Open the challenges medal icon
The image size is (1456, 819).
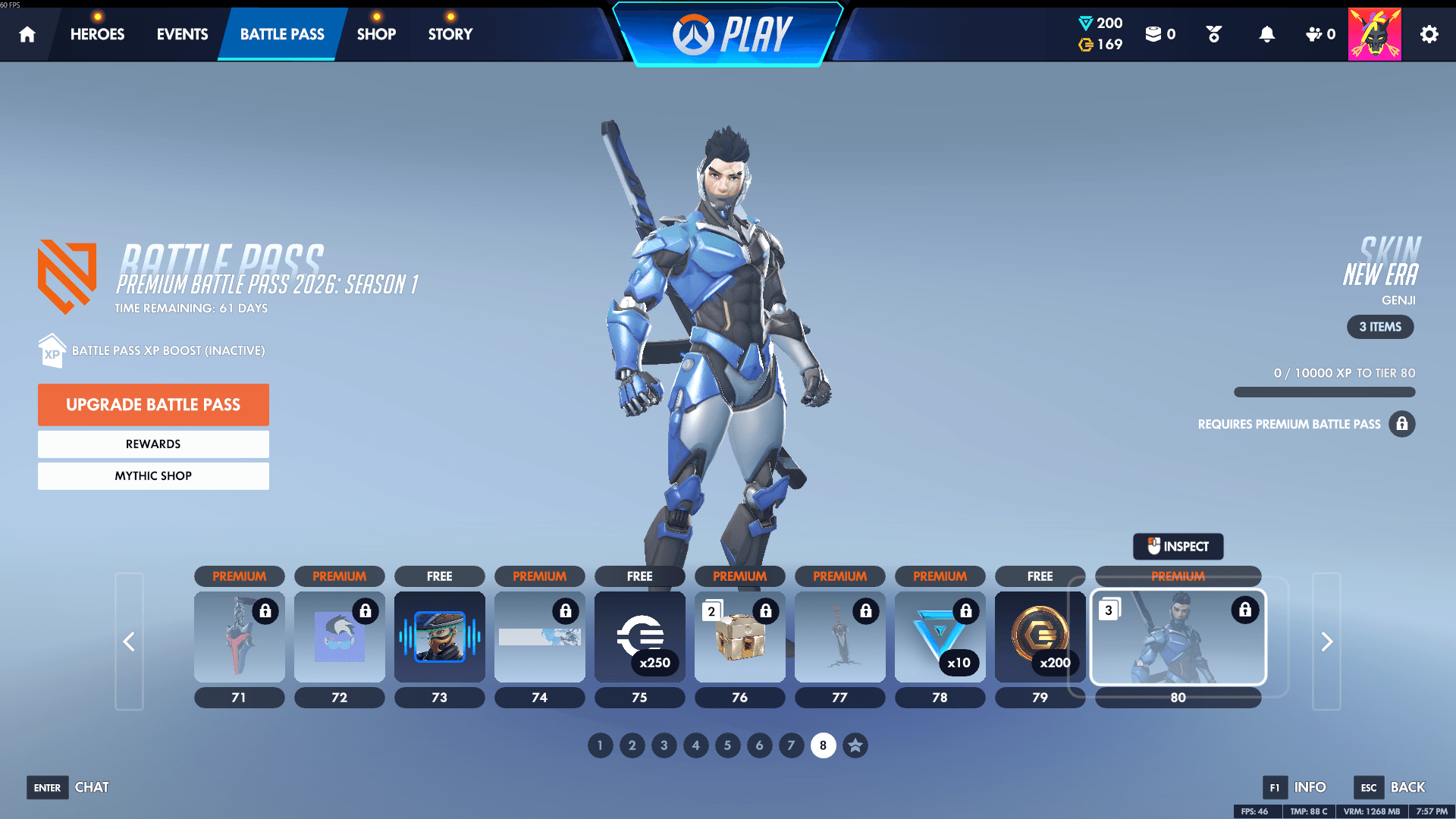pos(1213,34)
